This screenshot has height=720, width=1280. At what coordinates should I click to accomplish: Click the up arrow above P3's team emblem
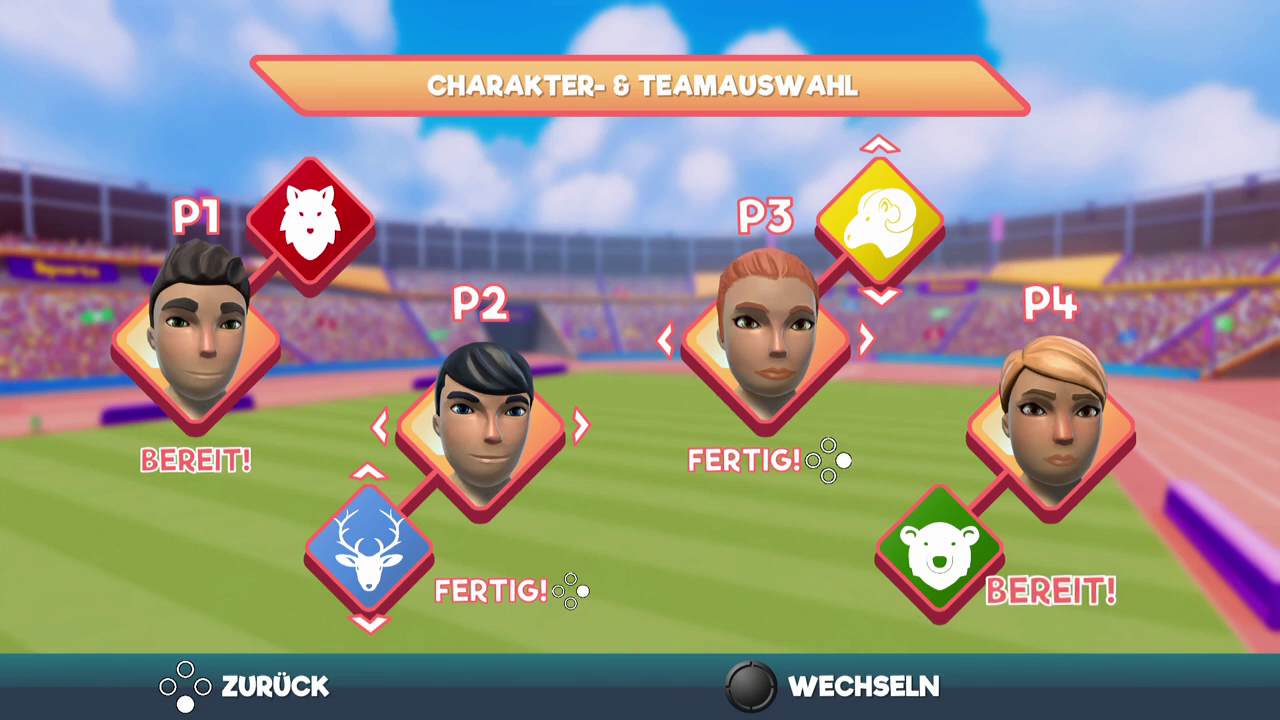(x=878, y=145)
